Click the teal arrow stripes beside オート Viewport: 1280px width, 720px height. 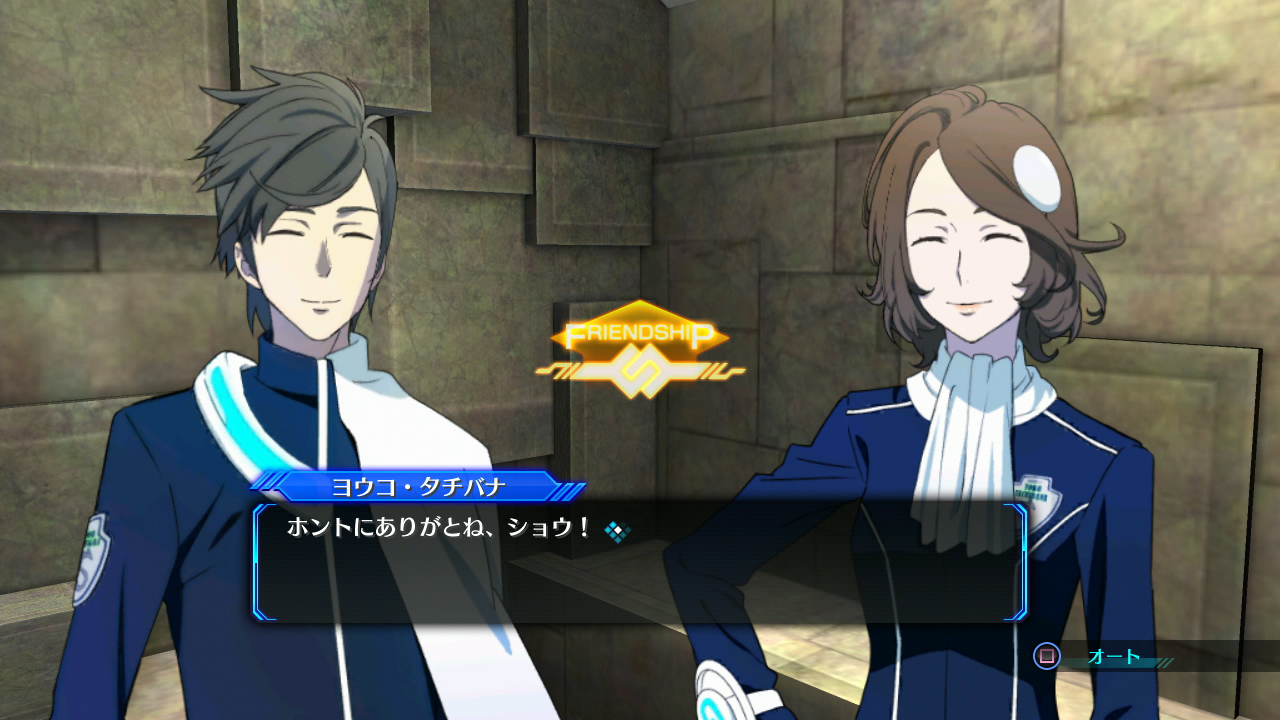(x=1163, y=661)
